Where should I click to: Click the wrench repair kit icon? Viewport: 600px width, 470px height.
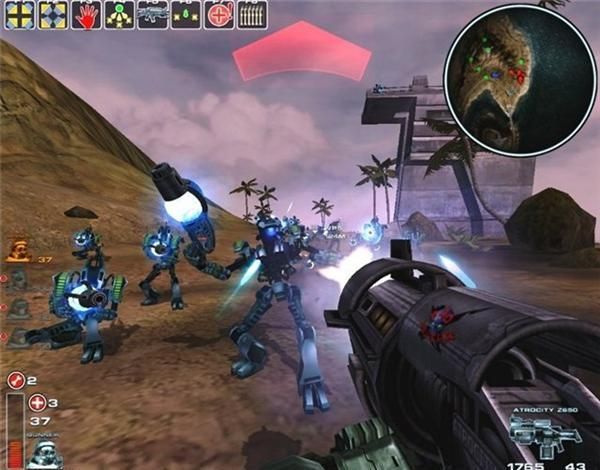point(15,380)
